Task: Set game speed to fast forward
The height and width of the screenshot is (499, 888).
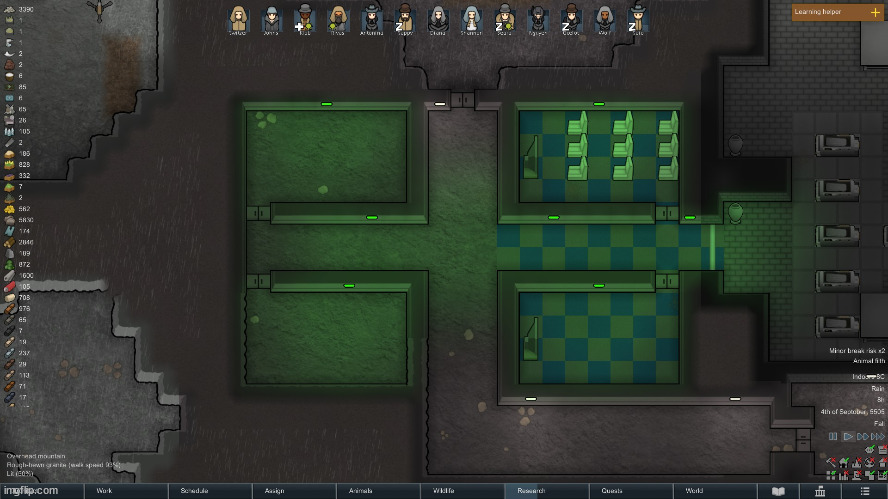Action: click(x=863, y=437)
